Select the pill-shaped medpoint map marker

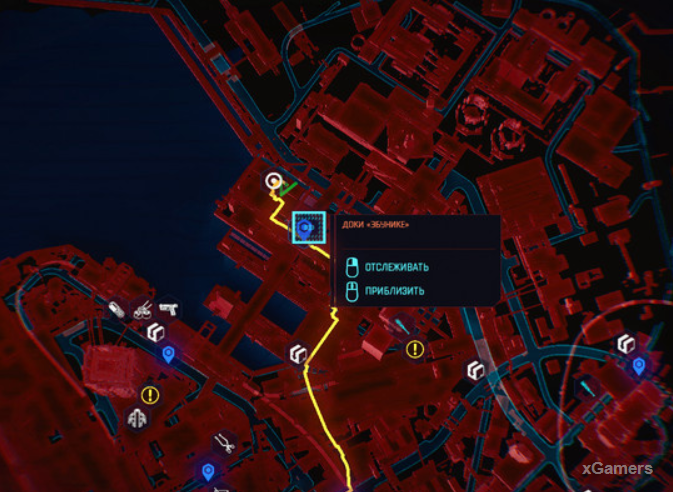tap(117, 307)
